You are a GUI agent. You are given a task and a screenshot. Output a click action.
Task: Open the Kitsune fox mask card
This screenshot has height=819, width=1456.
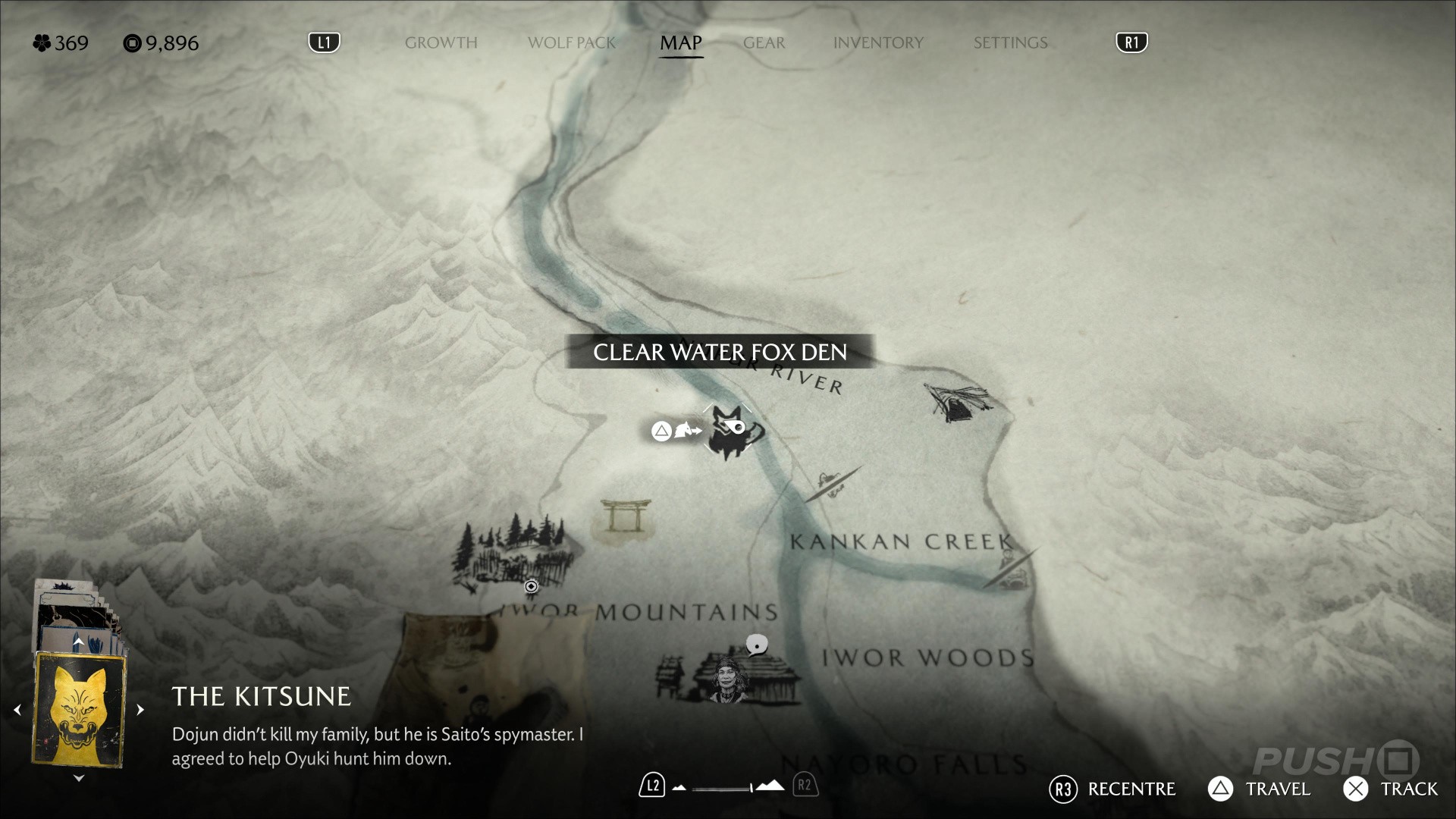pyautogui.click(x=79, y=709)
